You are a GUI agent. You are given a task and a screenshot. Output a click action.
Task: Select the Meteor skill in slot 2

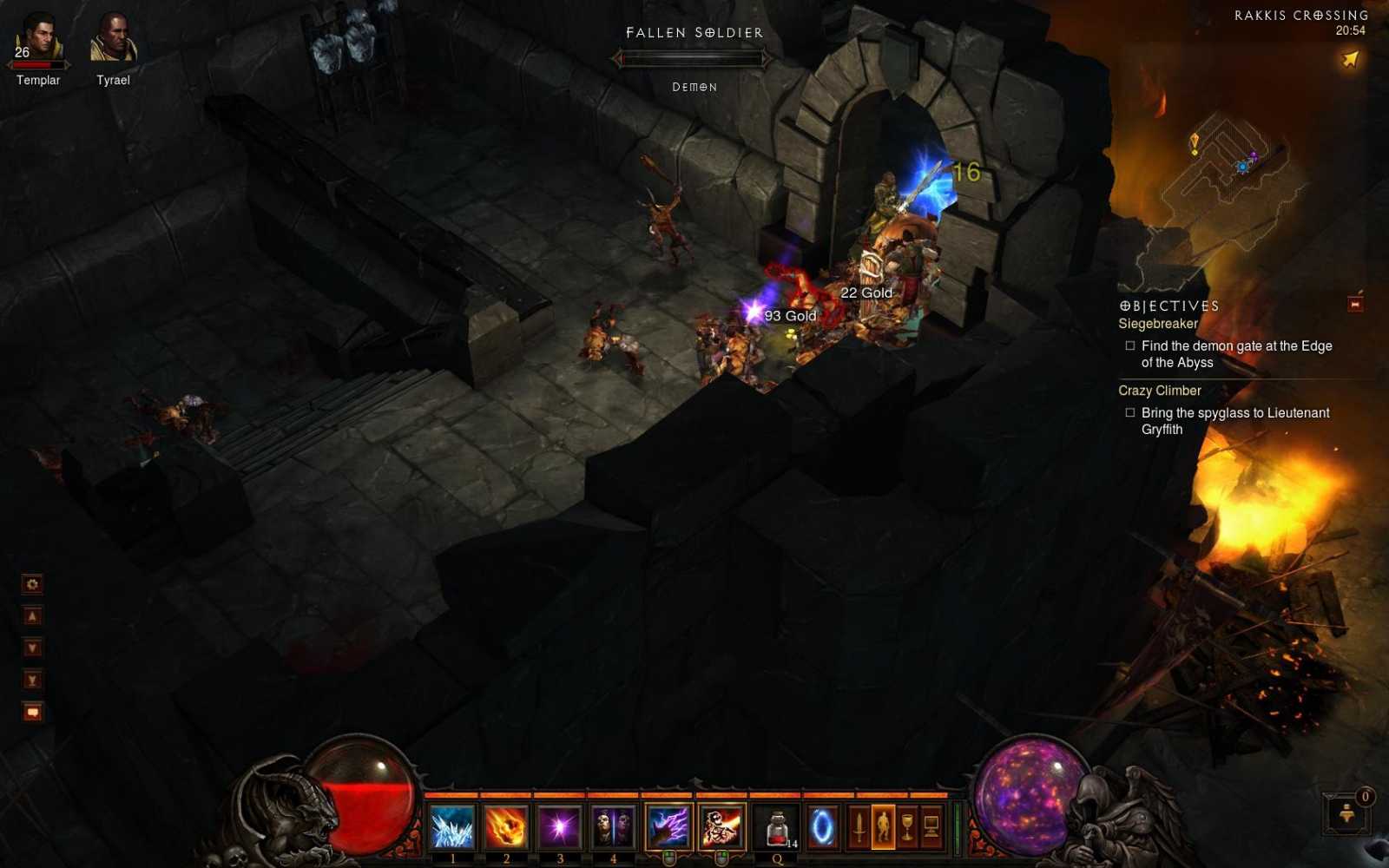pos(505,826)
